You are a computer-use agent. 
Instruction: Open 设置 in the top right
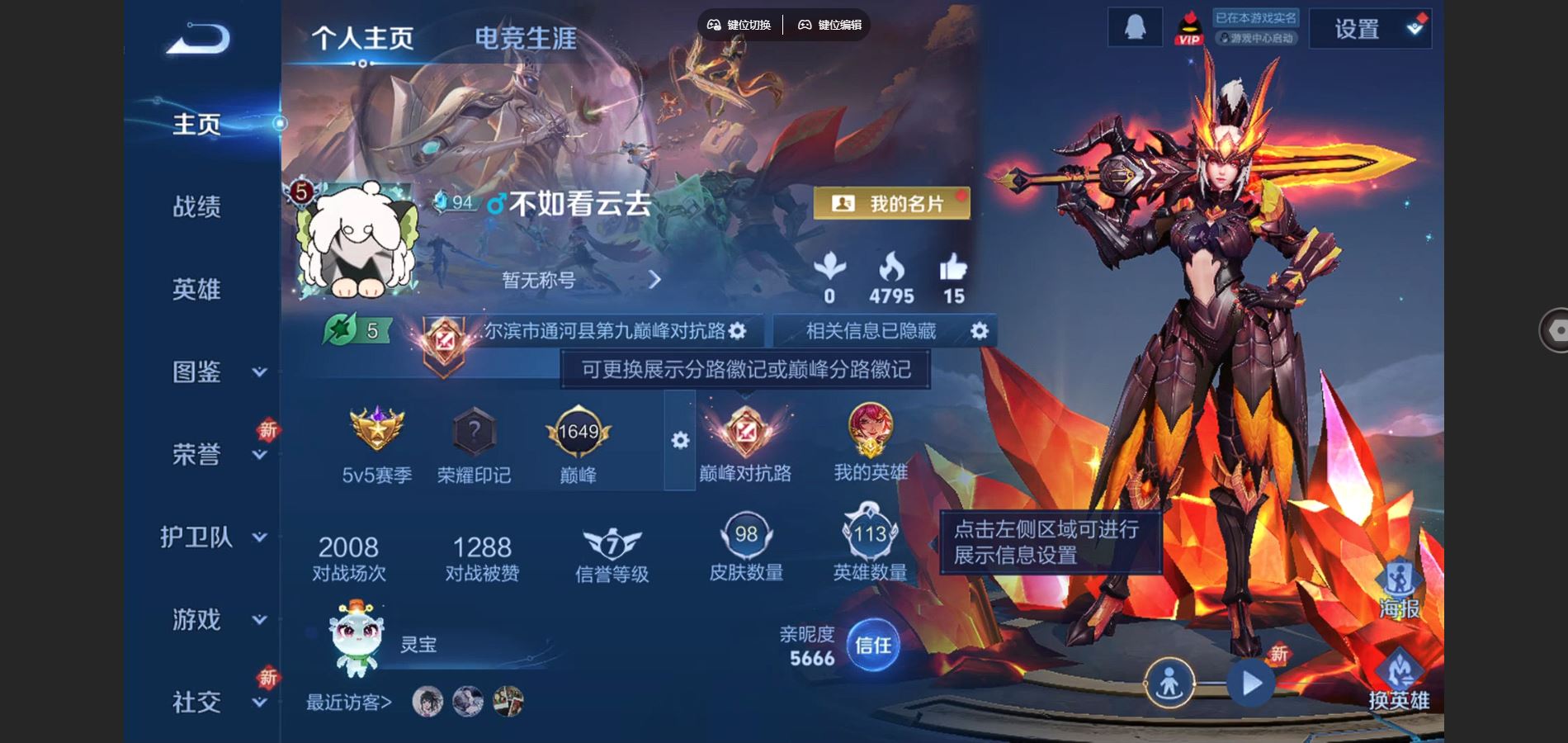(x=1369, y=30)
